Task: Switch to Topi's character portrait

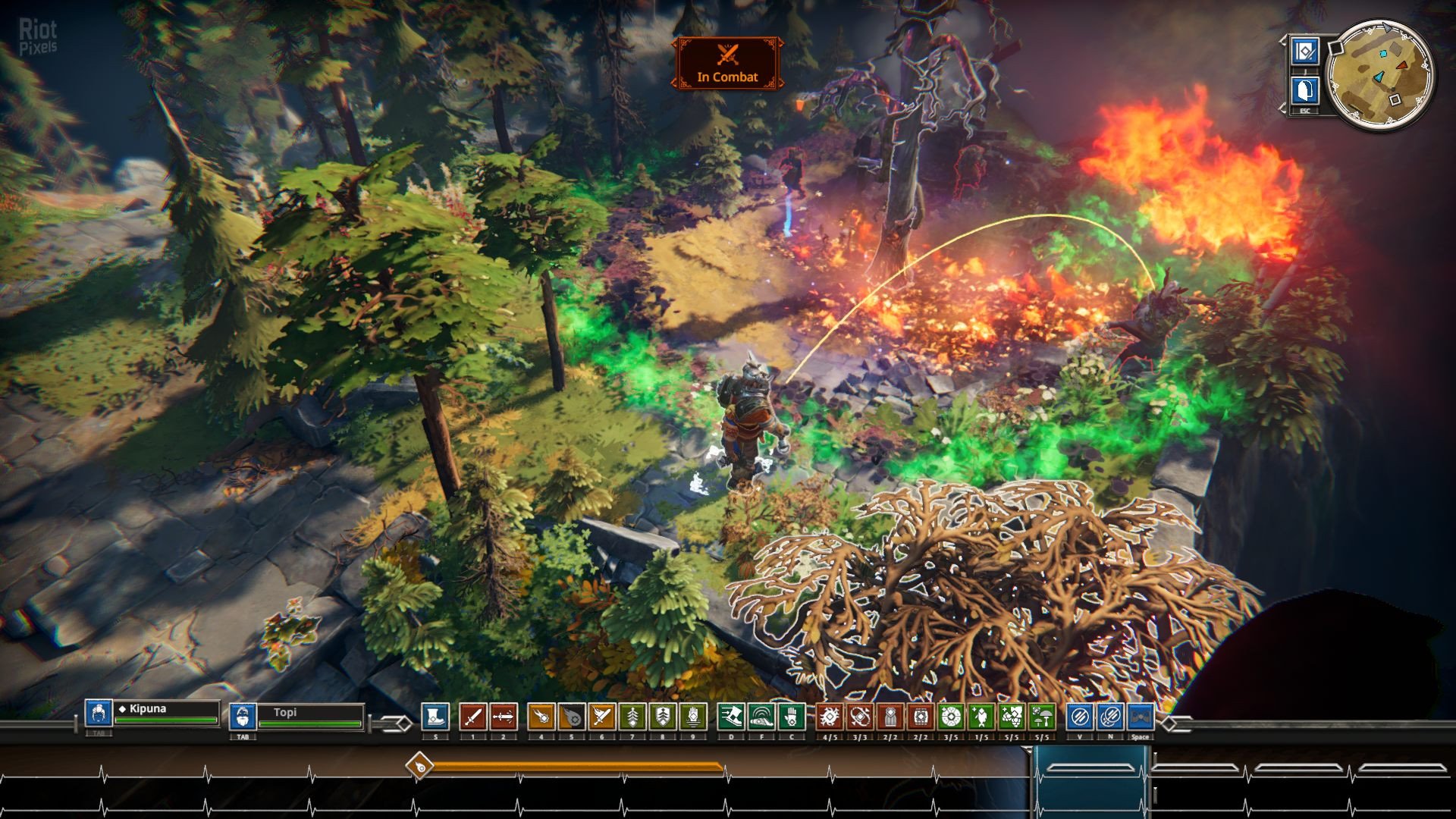Action: [242, 717]
